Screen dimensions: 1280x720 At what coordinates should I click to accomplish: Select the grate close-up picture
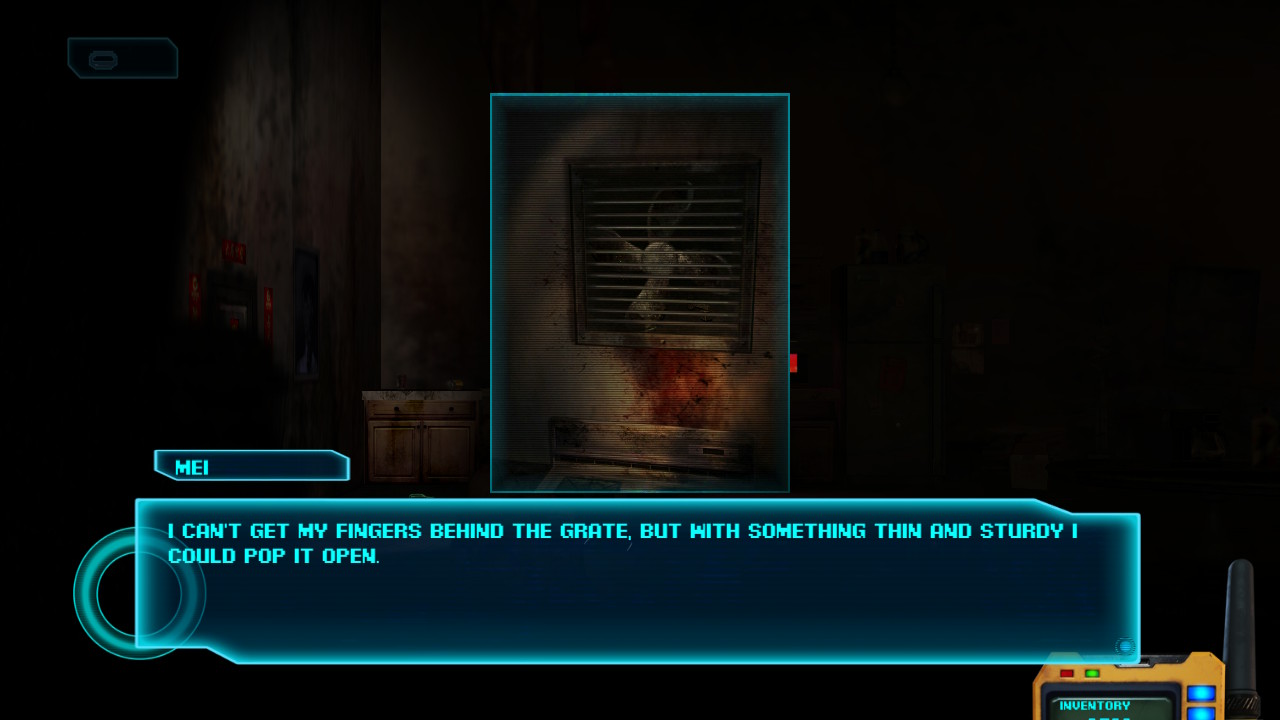point(640,292)
